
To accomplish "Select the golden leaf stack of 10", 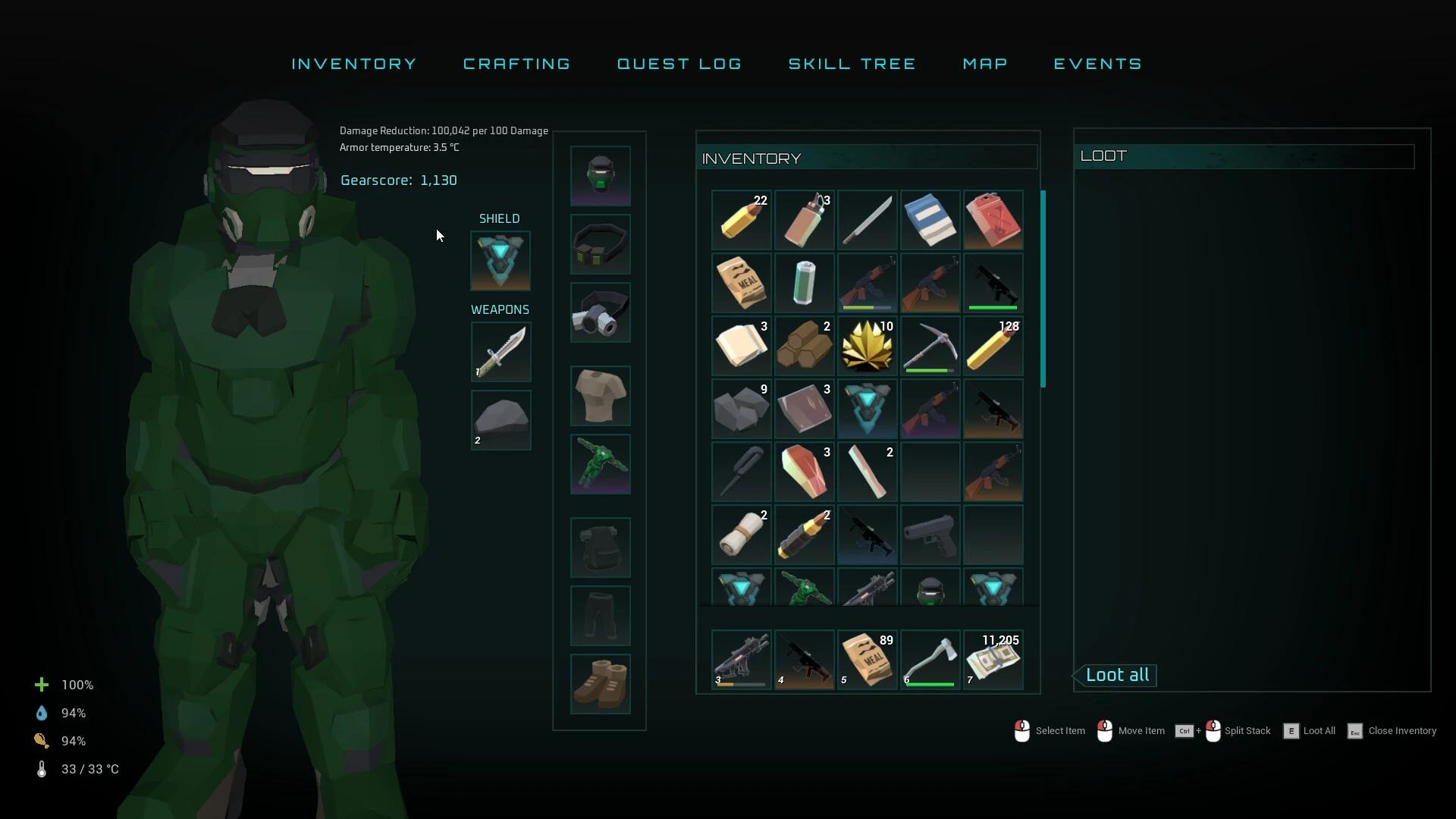I will click(x=867, y=345).
